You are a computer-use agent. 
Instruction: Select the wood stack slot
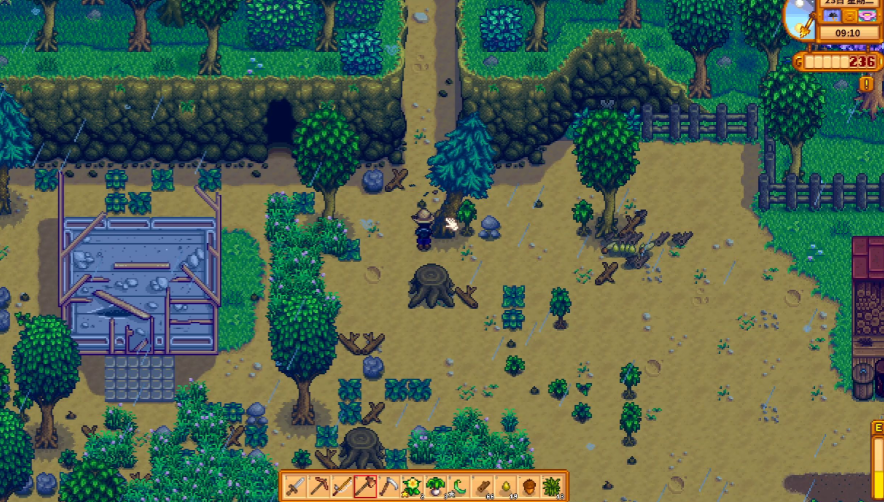coord(482,487)
